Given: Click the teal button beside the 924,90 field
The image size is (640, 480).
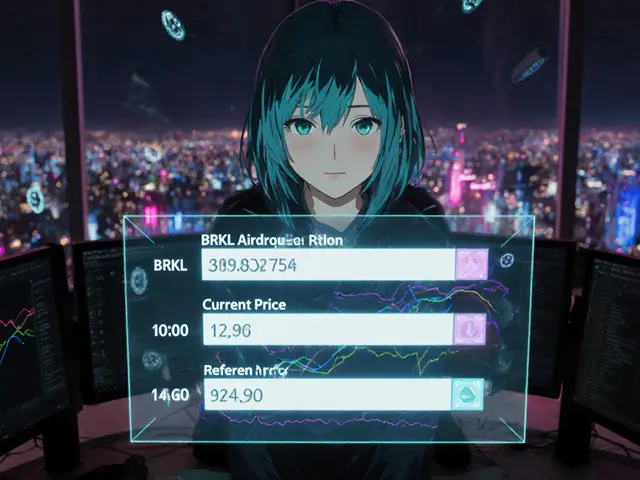Looking at the screenshot, I should tap(468, 393).
